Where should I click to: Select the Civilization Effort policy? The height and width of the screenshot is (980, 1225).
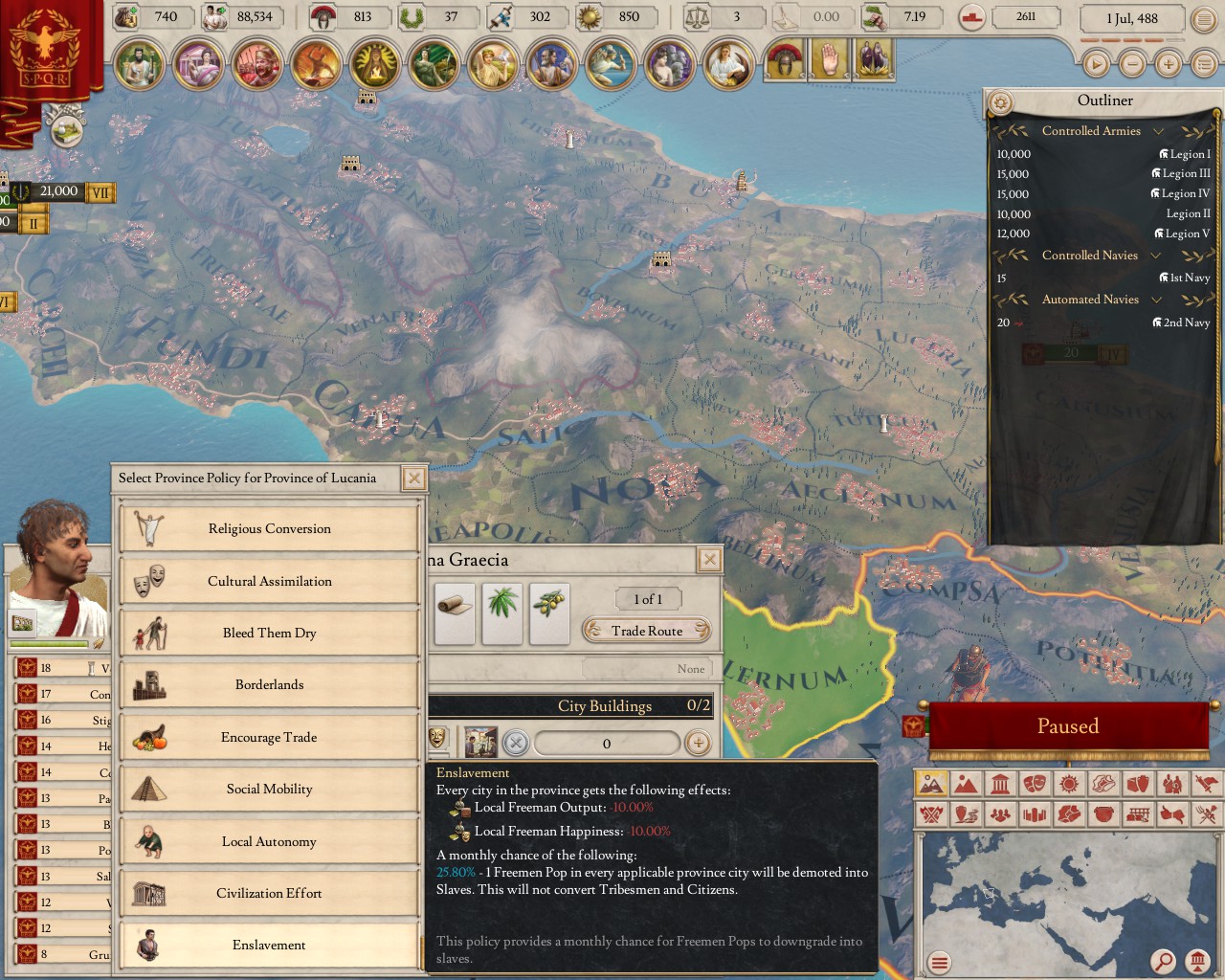point(269,893)
